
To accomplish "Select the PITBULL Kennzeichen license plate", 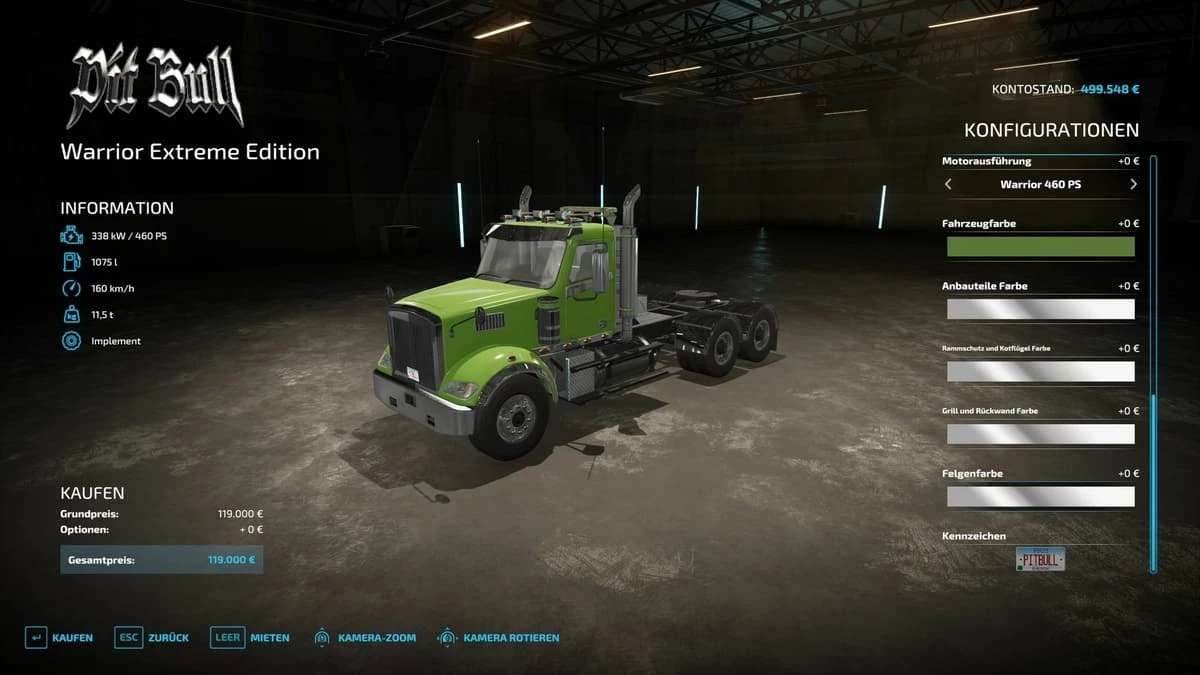I will [1040, 560].
